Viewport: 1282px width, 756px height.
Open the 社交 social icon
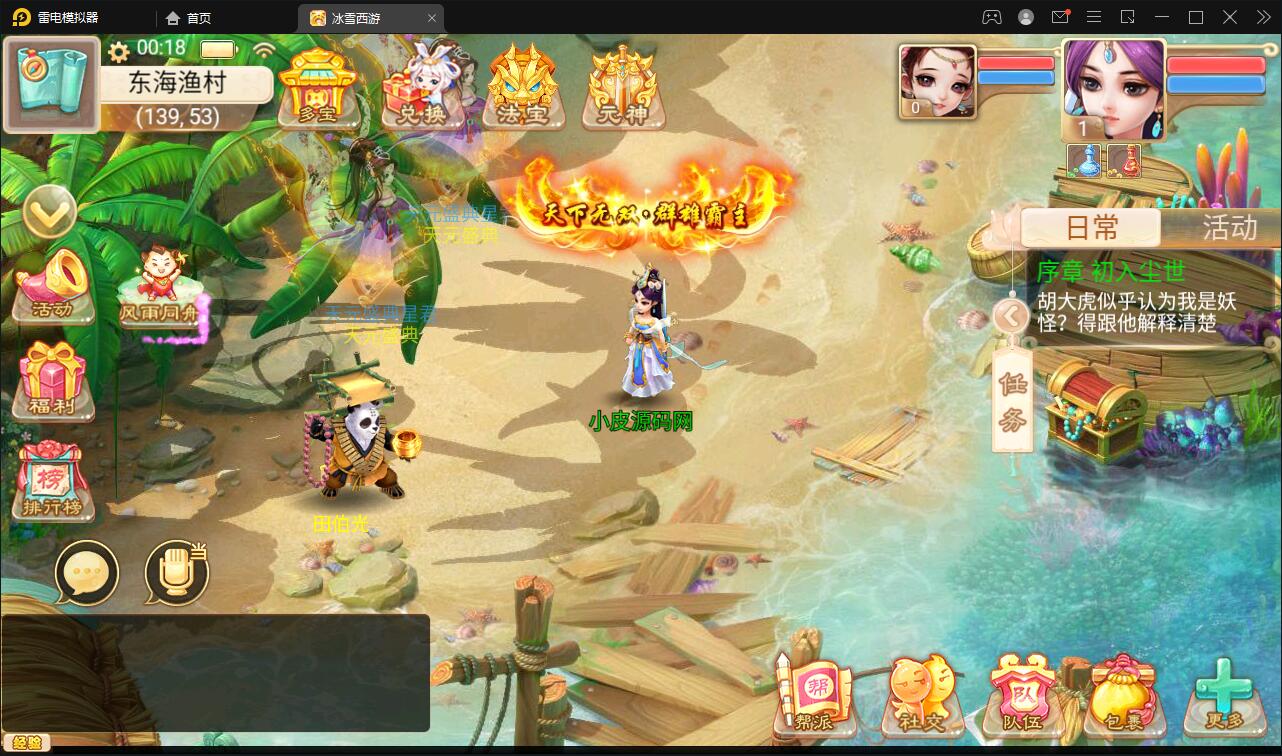point(922,695)
